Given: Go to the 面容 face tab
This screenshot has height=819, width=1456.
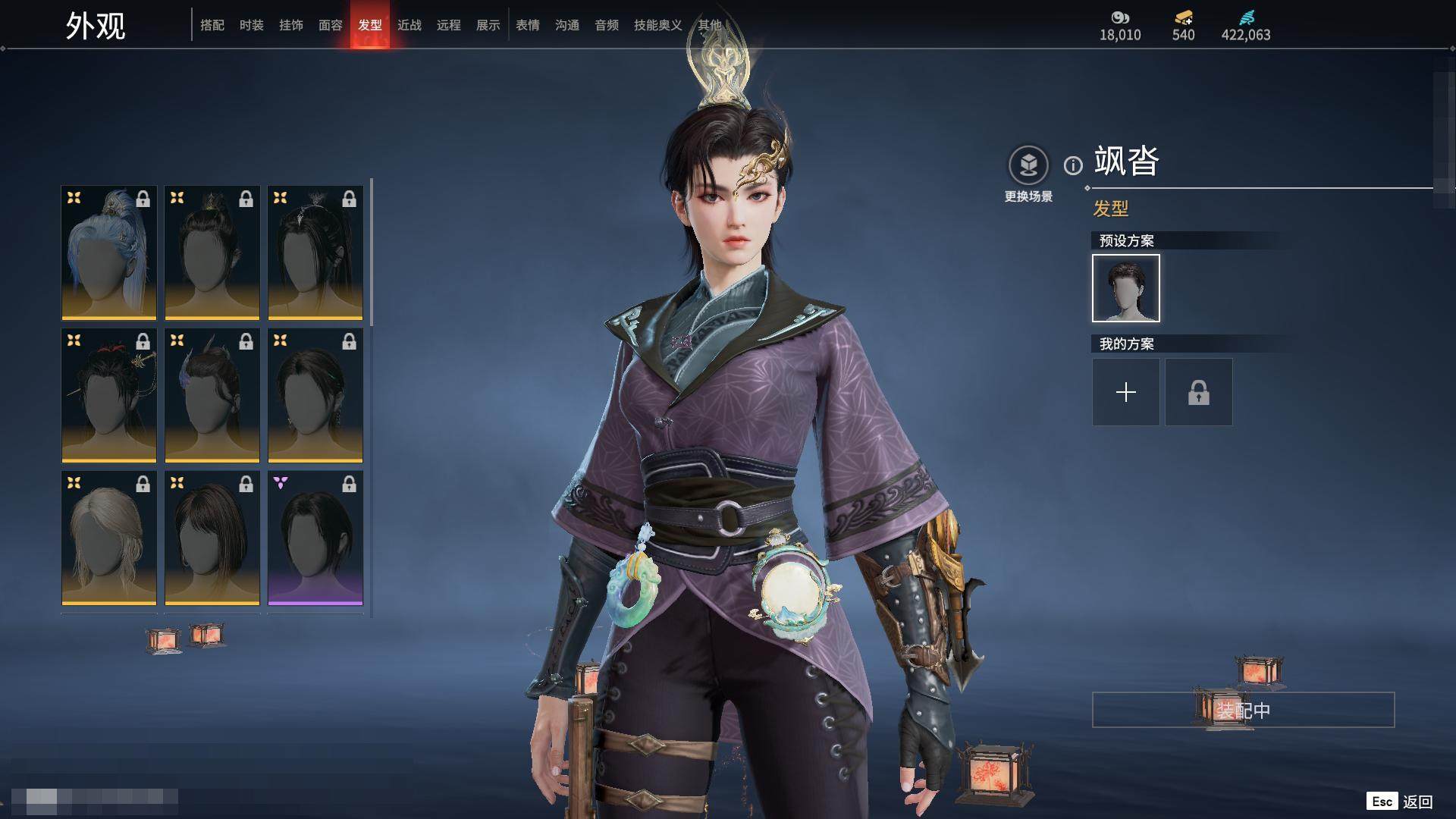Looking at the screenshot, I should pos(331,25).
